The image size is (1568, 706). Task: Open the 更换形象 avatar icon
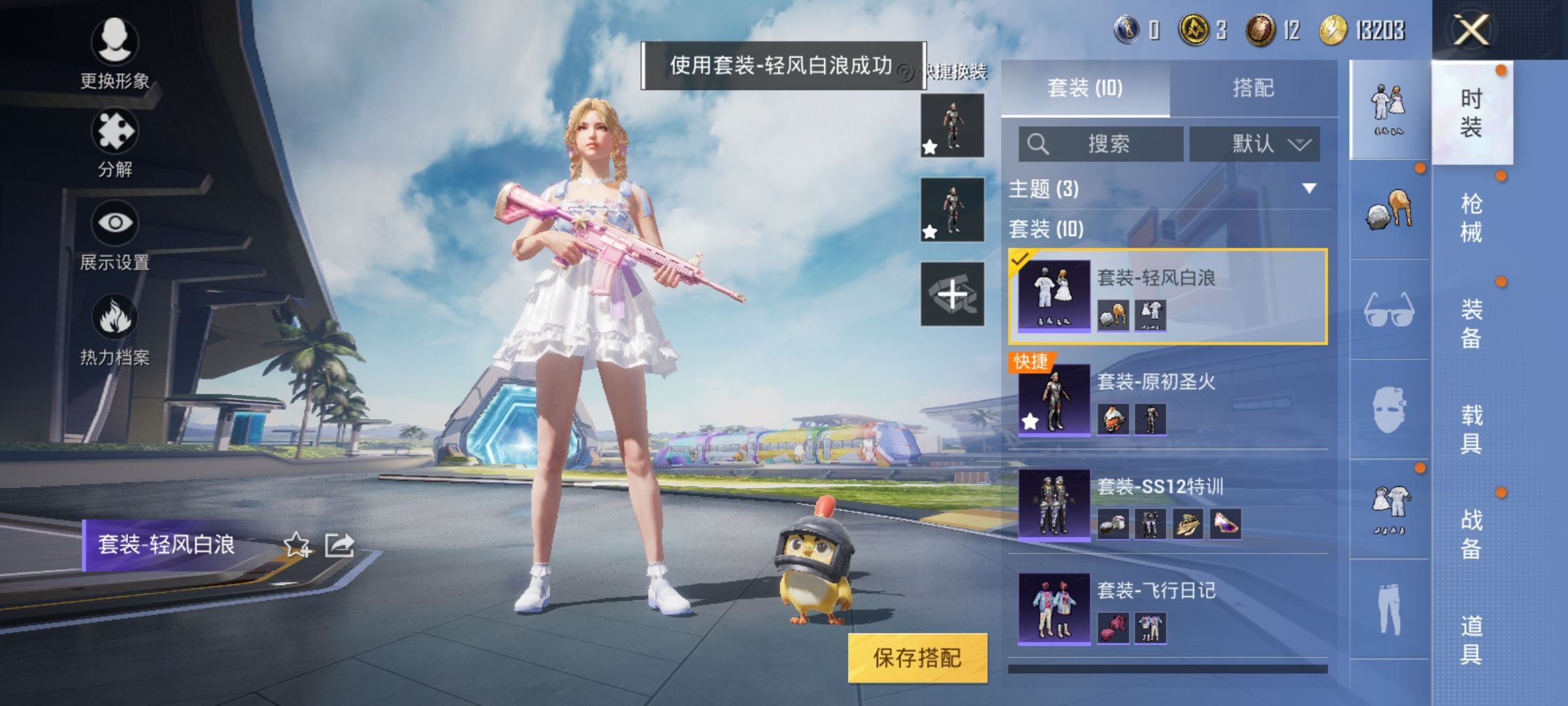(114, 42)
